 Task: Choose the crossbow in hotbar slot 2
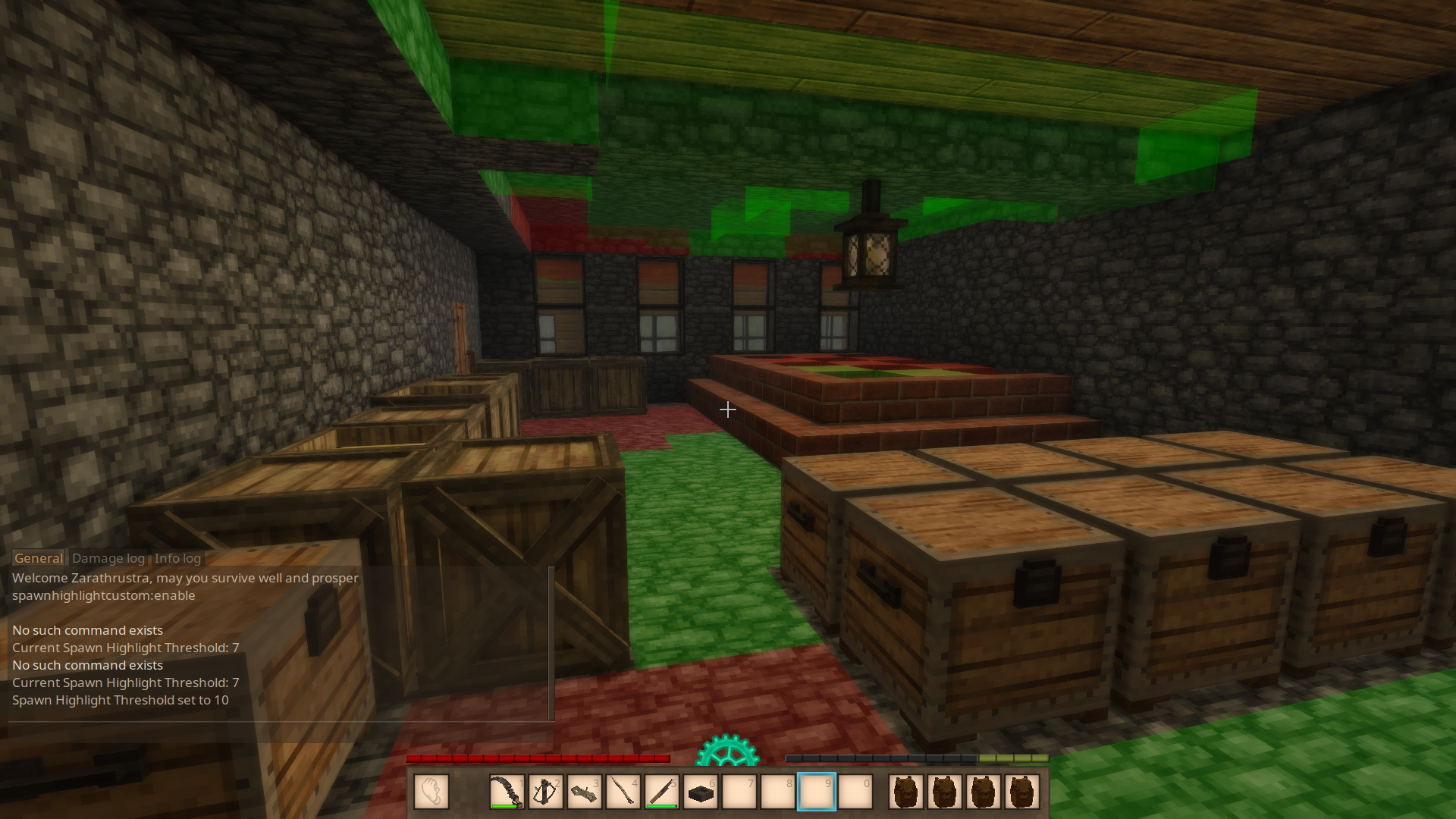point(545,792)
